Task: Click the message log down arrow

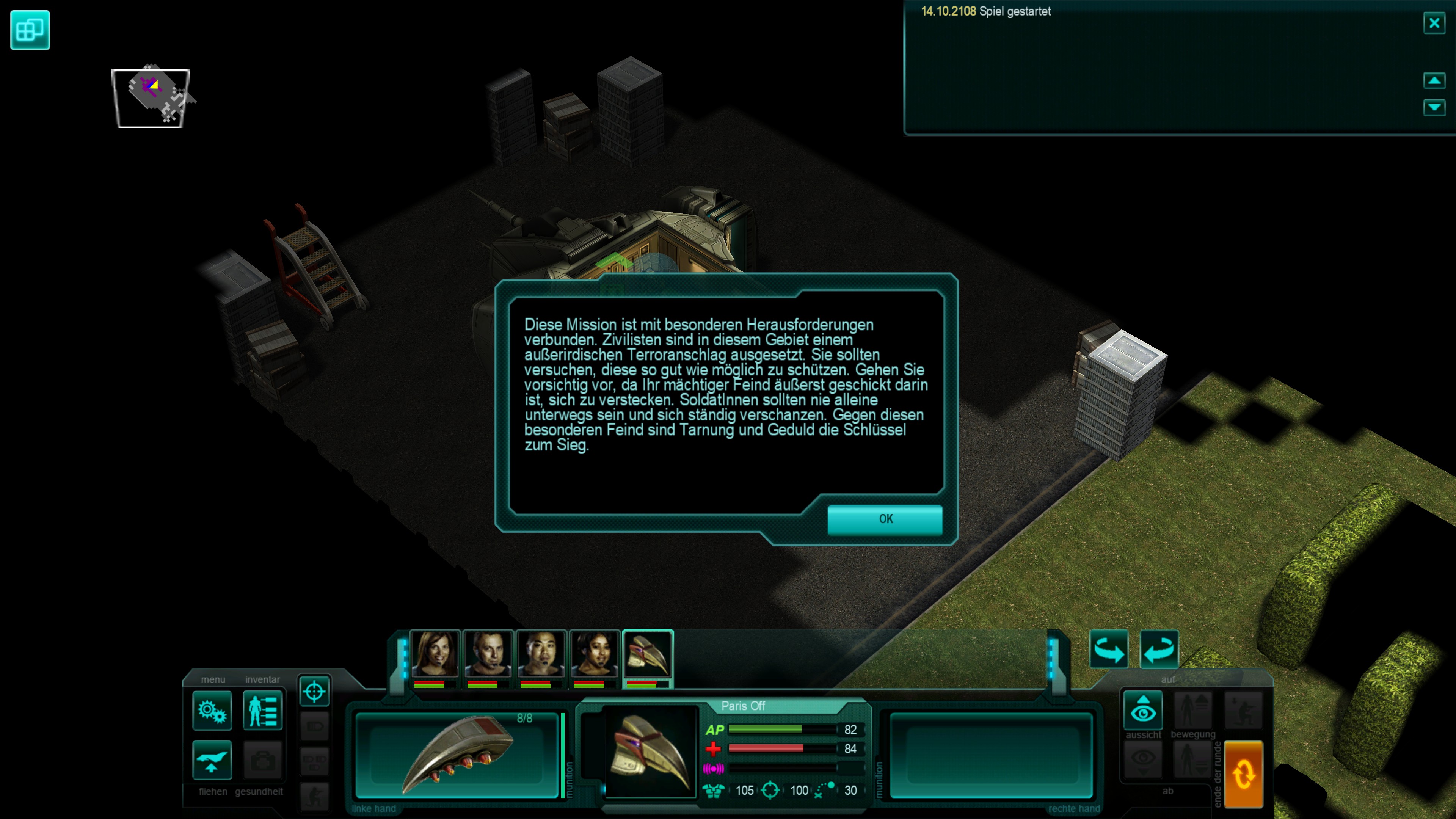Action: pos(1434,107)
